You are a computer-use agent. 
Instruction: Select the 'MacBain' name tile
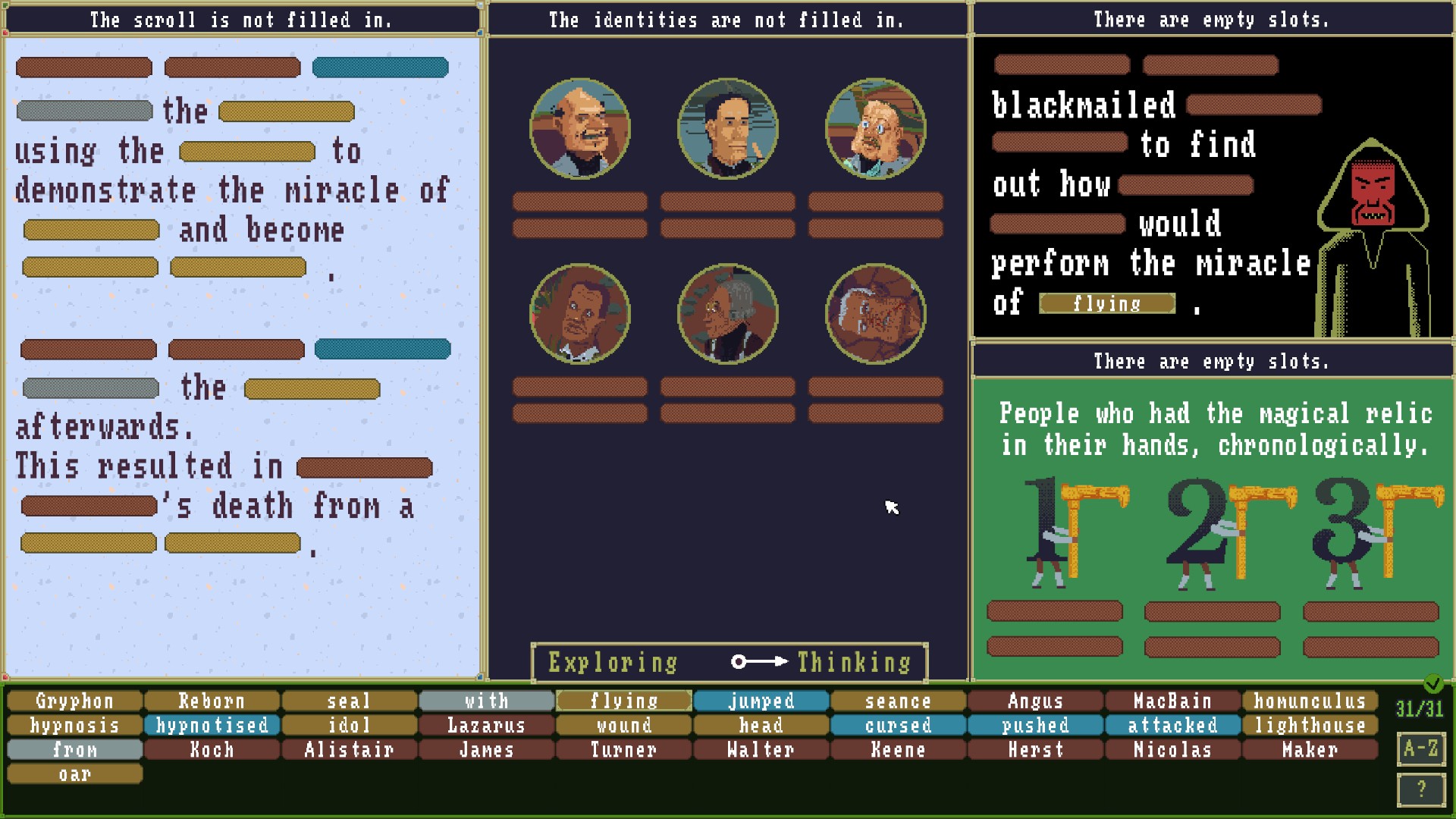coord(1172,701)
